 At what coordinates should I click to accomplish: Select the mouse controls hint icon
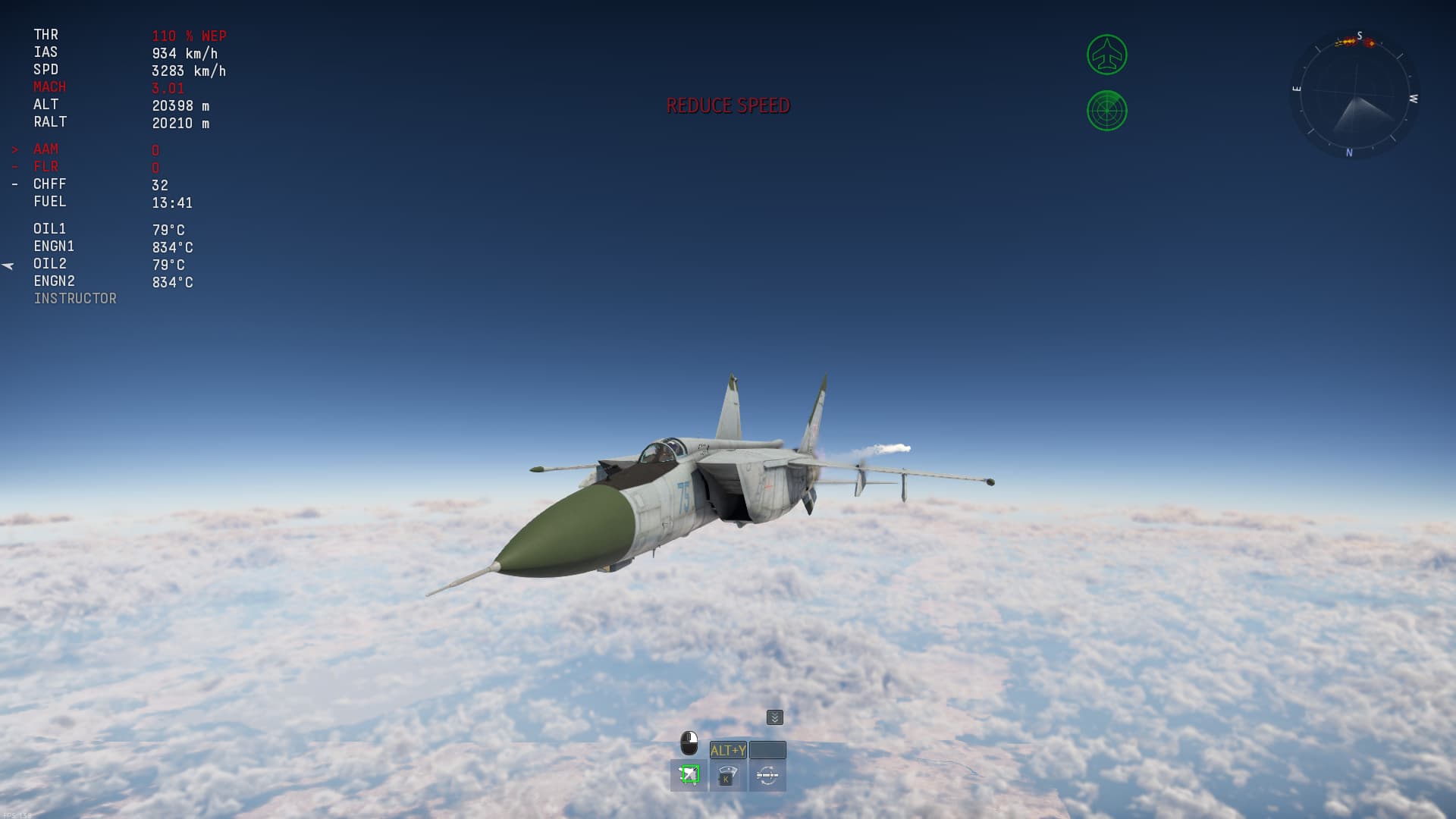pyautogui.click(x=688, y=742)
